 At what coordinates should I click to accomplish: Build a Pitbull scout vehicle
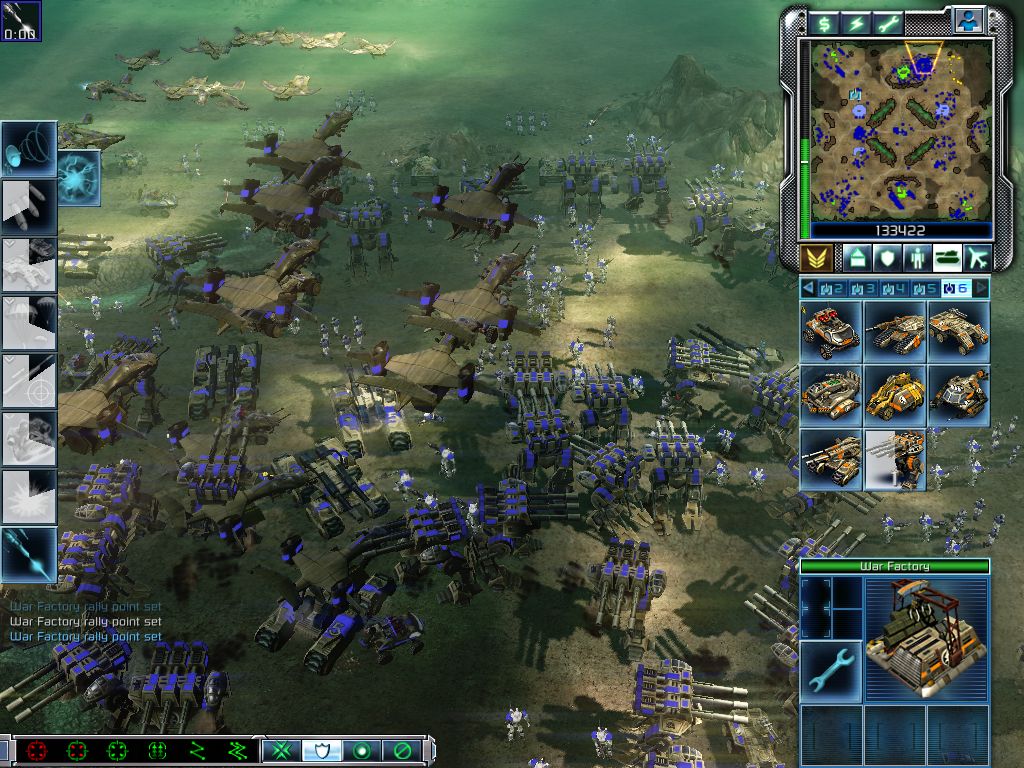[x=832, y=331]
